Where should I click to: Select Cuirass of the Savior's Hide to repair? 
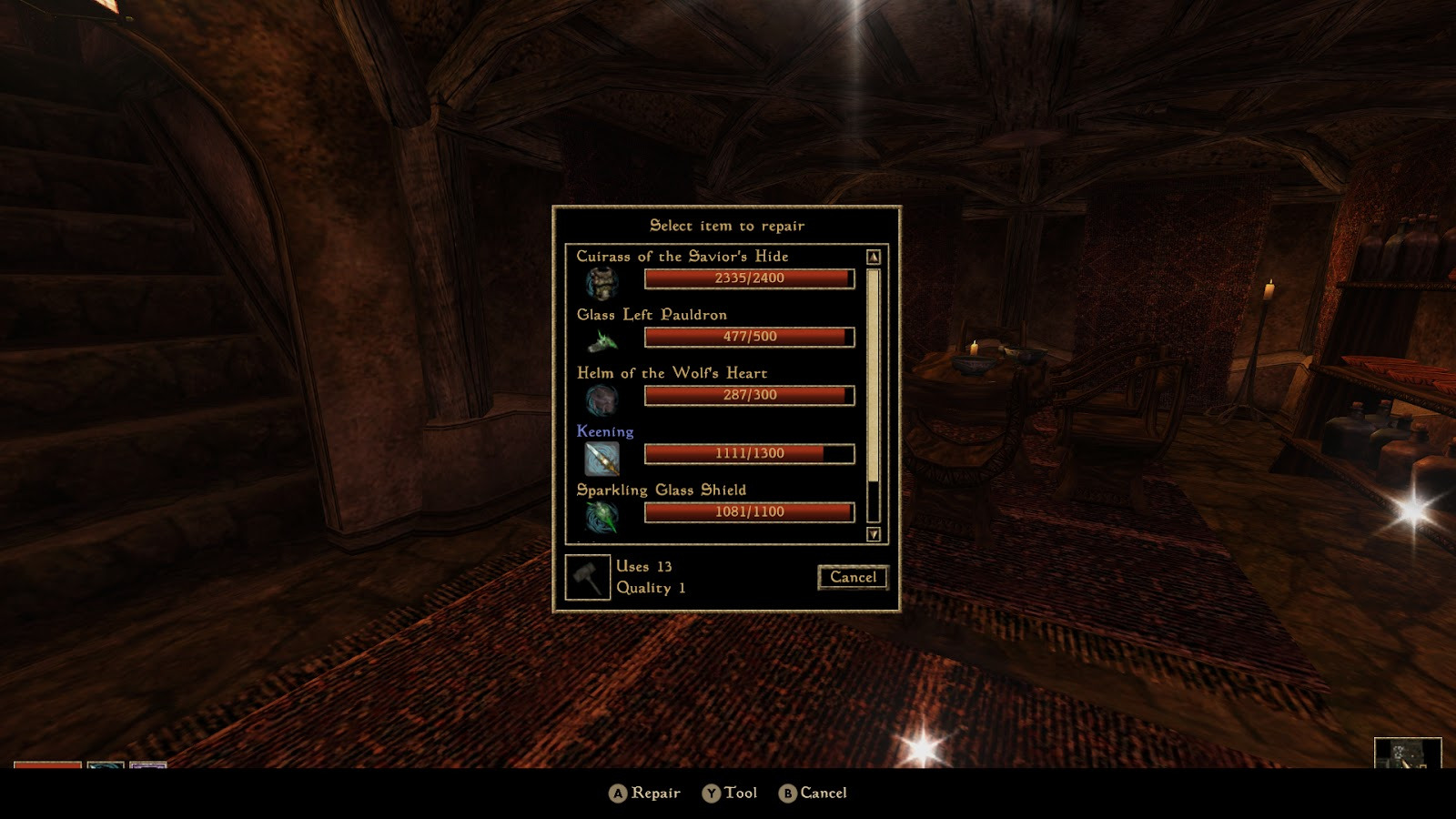(682, 257)
